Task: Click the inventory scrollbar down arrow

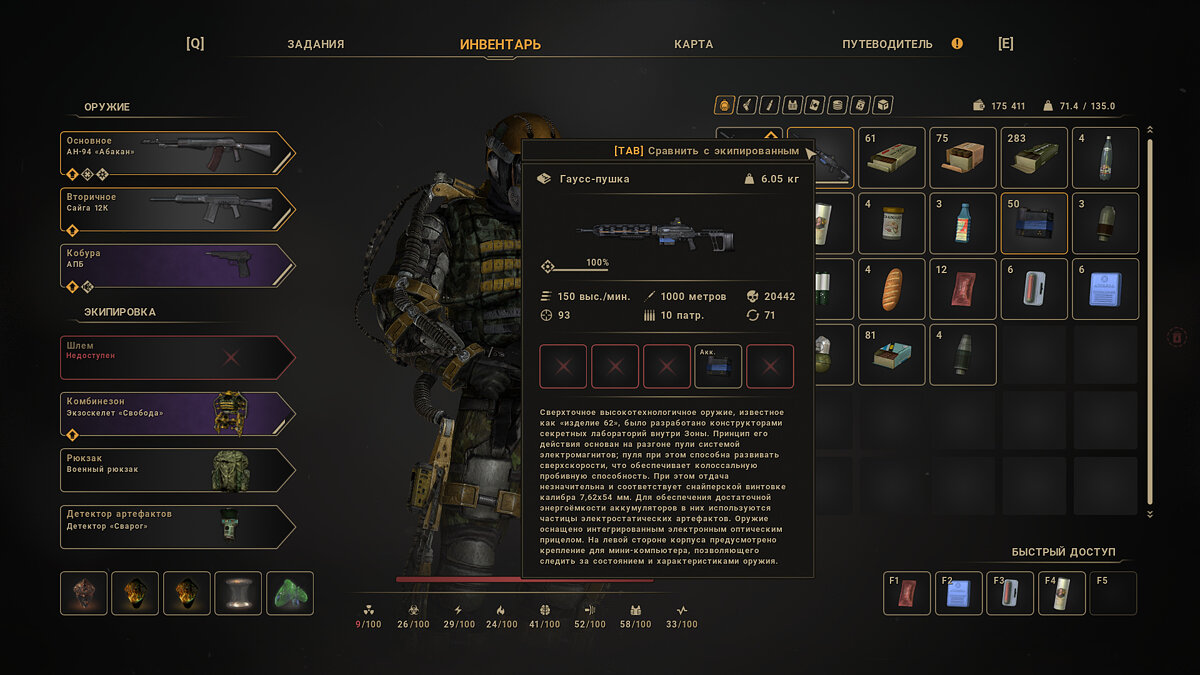Action: (x=1150, y=514)
